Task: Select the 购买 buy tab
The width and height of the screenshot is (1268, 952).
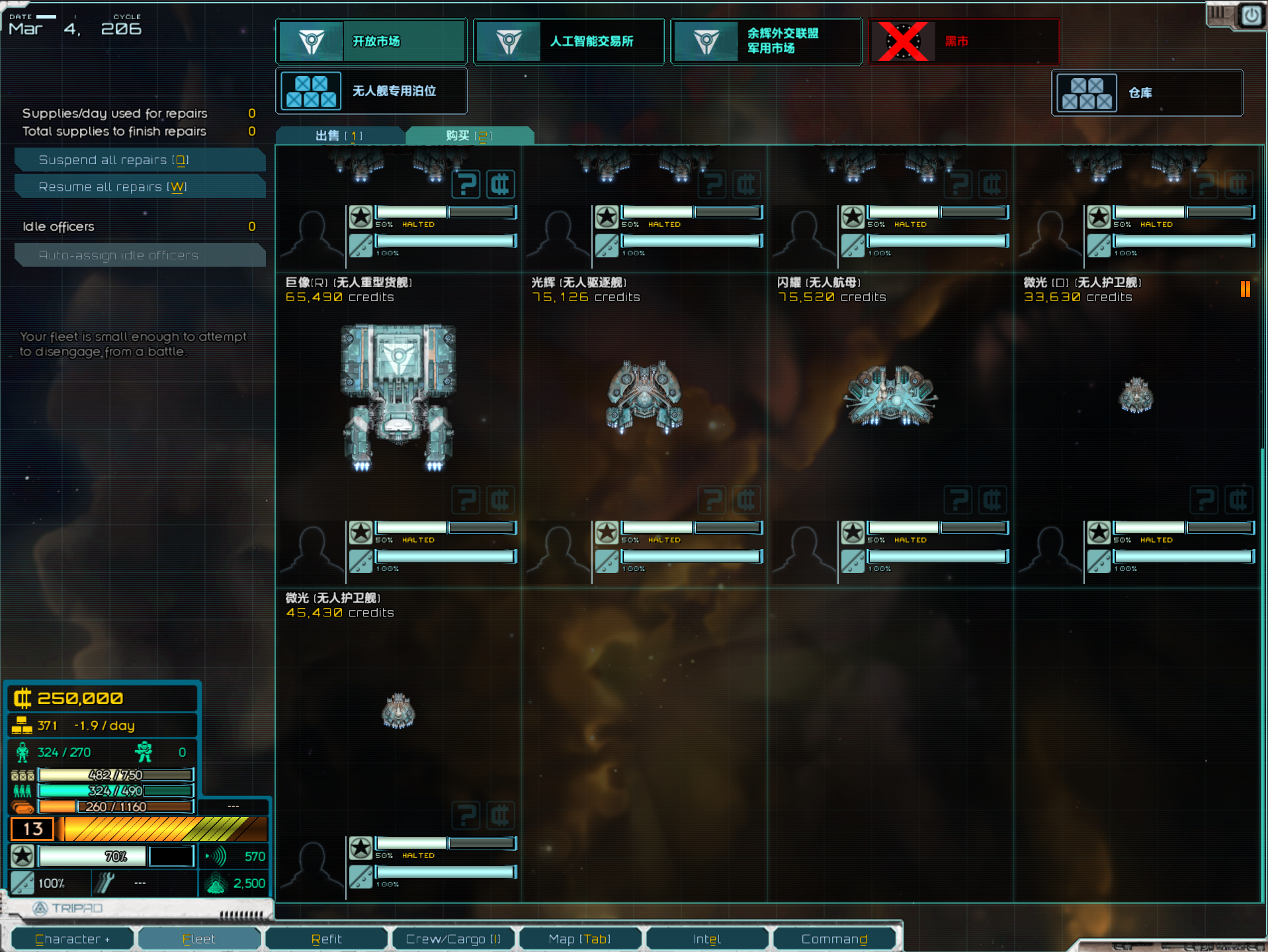Action: point(469,136)
